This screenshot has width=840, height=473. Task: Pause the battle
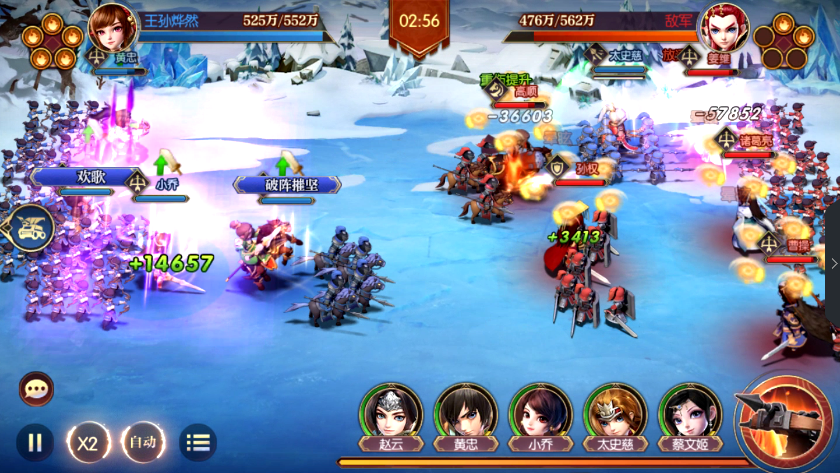(35, 441)
